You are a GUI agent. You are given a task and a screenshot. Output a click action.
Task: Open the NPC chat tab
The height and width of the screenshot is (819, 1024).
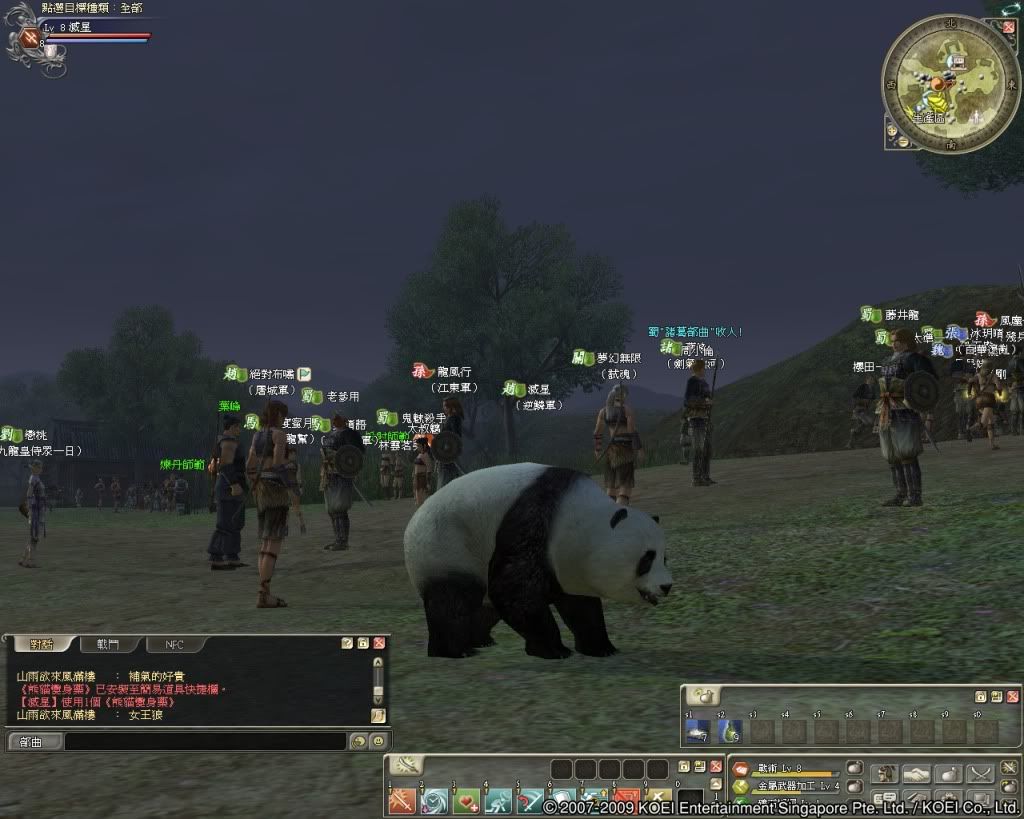(x=174, y=645)
